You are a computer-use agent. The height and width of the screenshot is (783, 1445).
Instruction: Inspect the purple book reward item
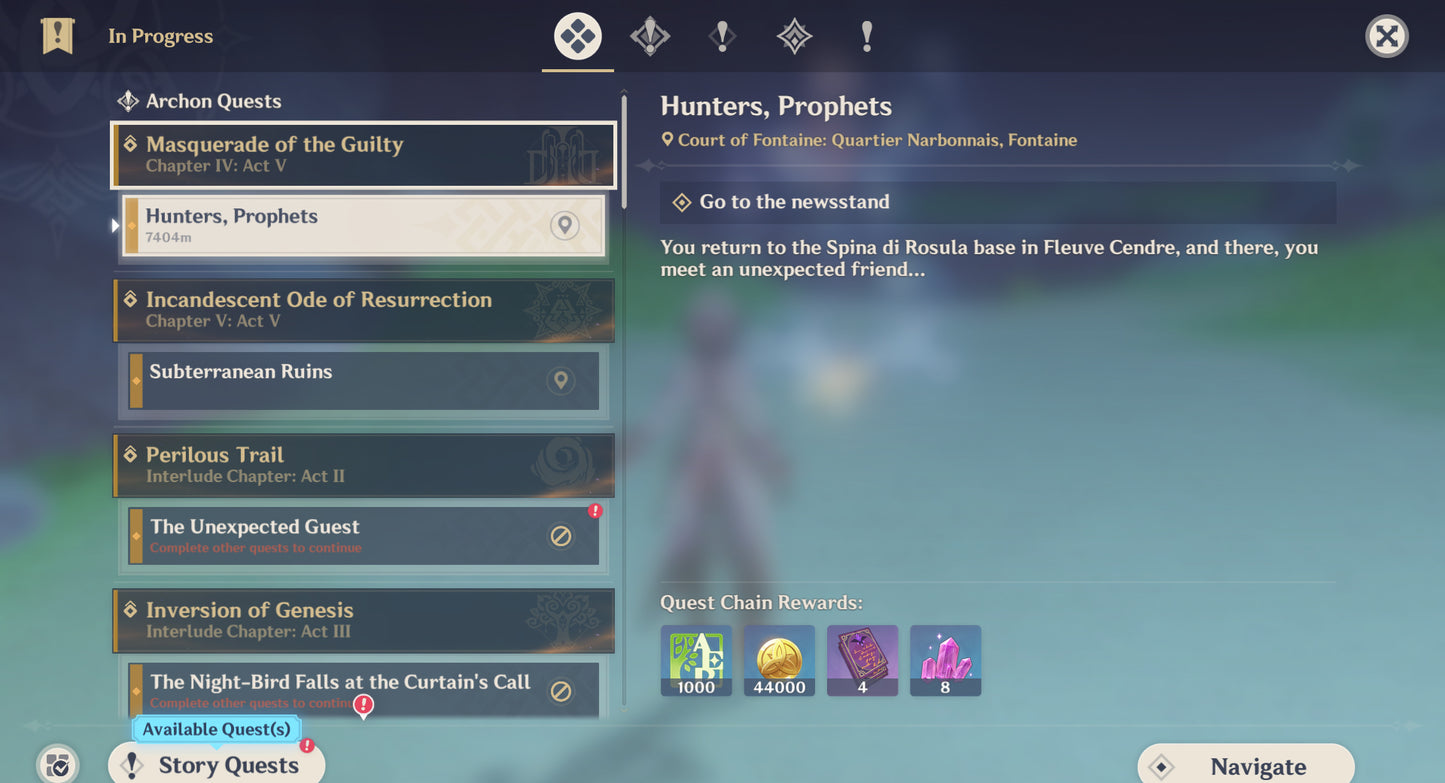[x=862, y=660]
